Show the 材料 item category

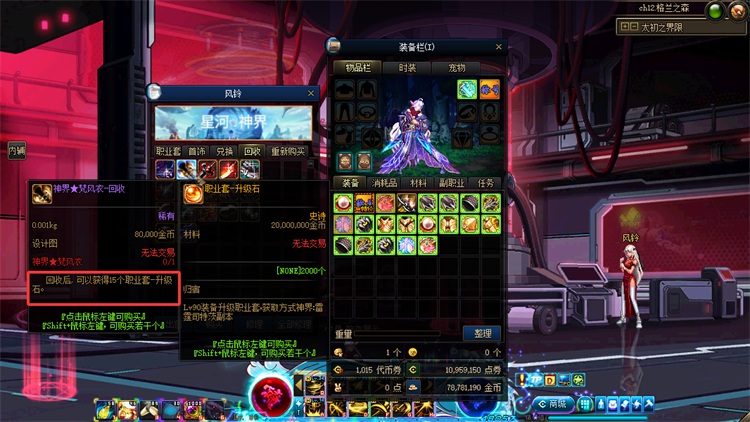419,183
